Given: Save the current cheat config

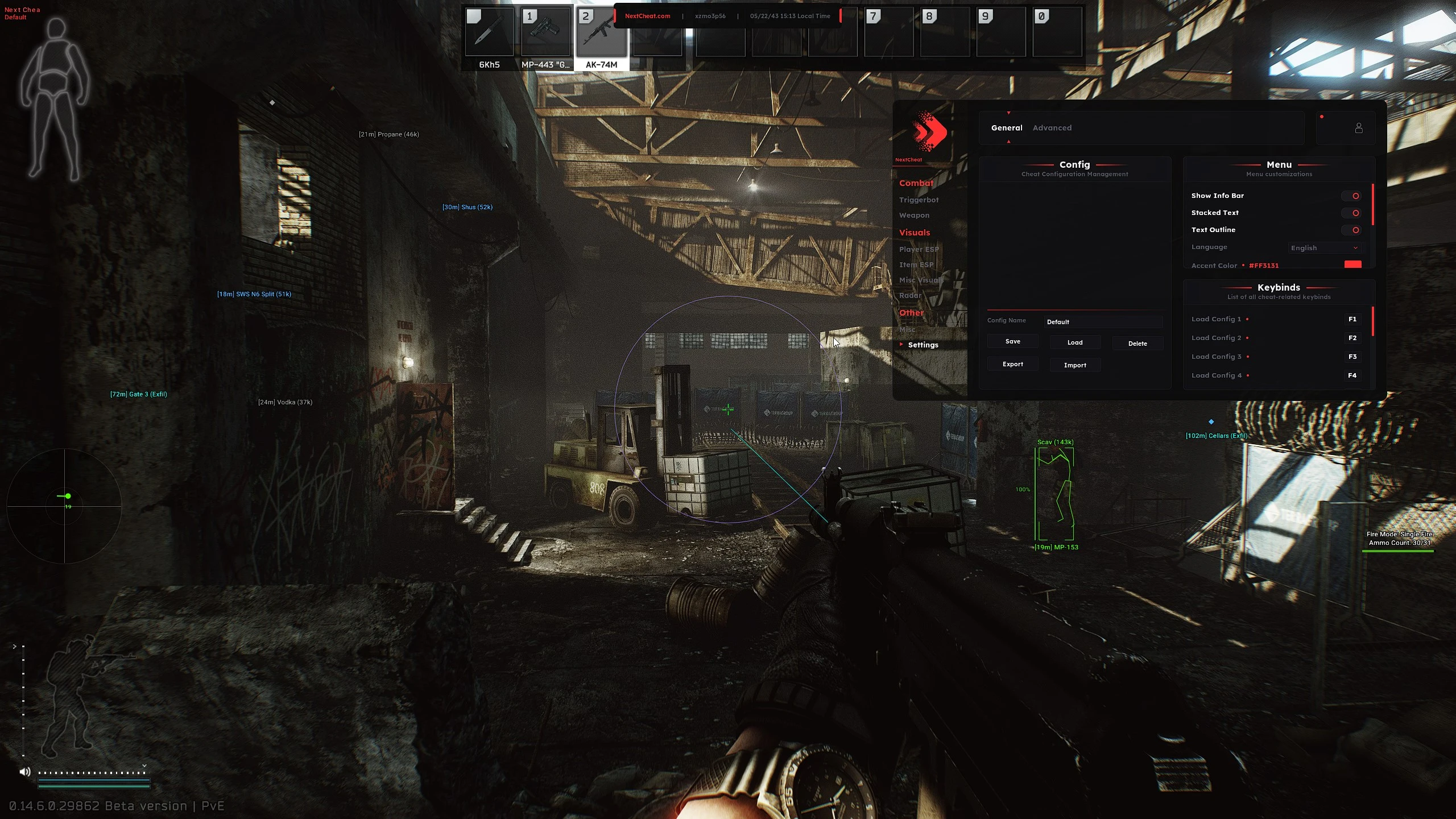Looking at the screenshot, I should (x=1012, y=341).
